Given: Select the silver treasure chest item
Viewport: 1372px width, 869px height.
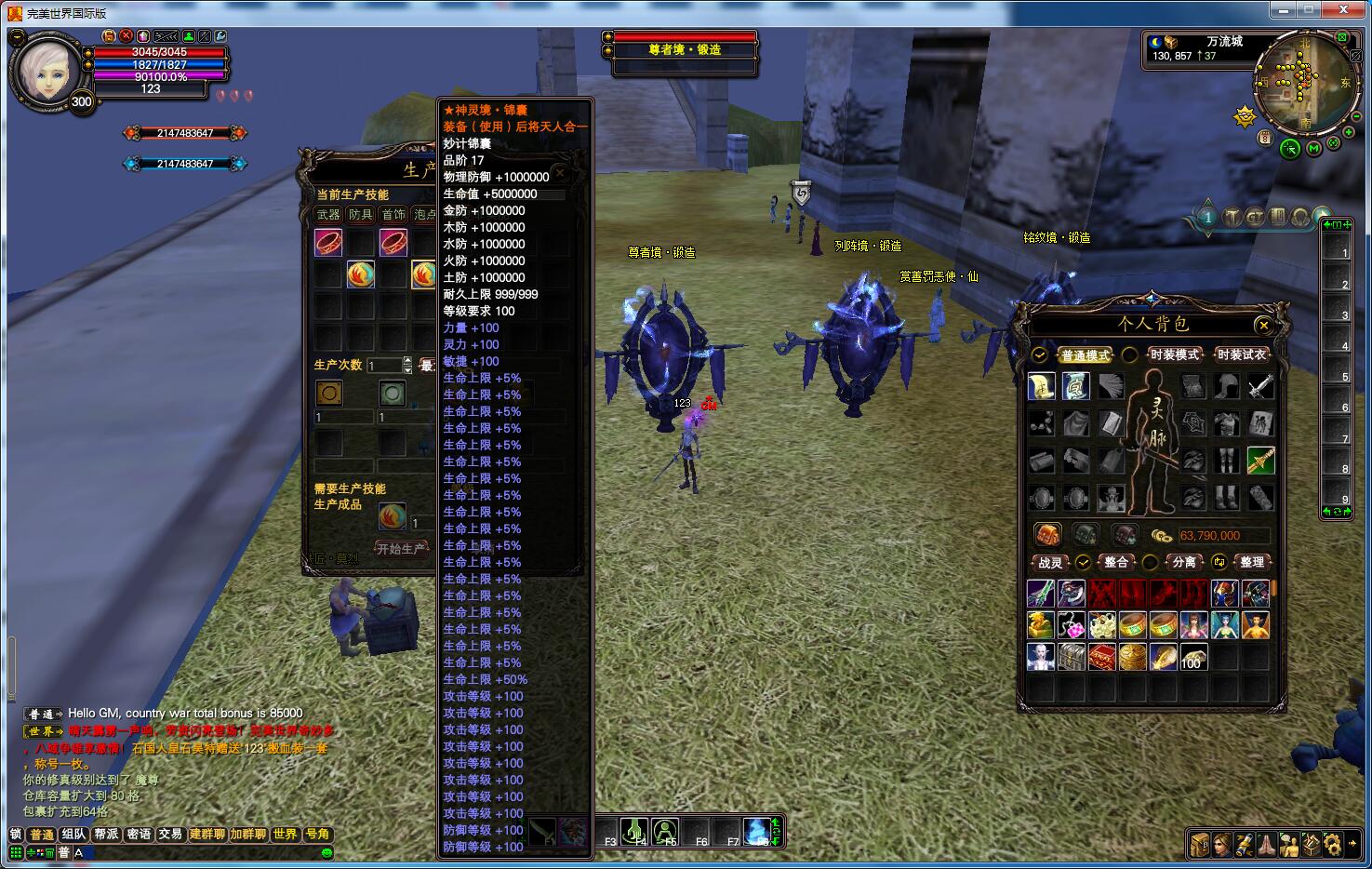Looking at the screenshot, I should (x=1072, y=657).
